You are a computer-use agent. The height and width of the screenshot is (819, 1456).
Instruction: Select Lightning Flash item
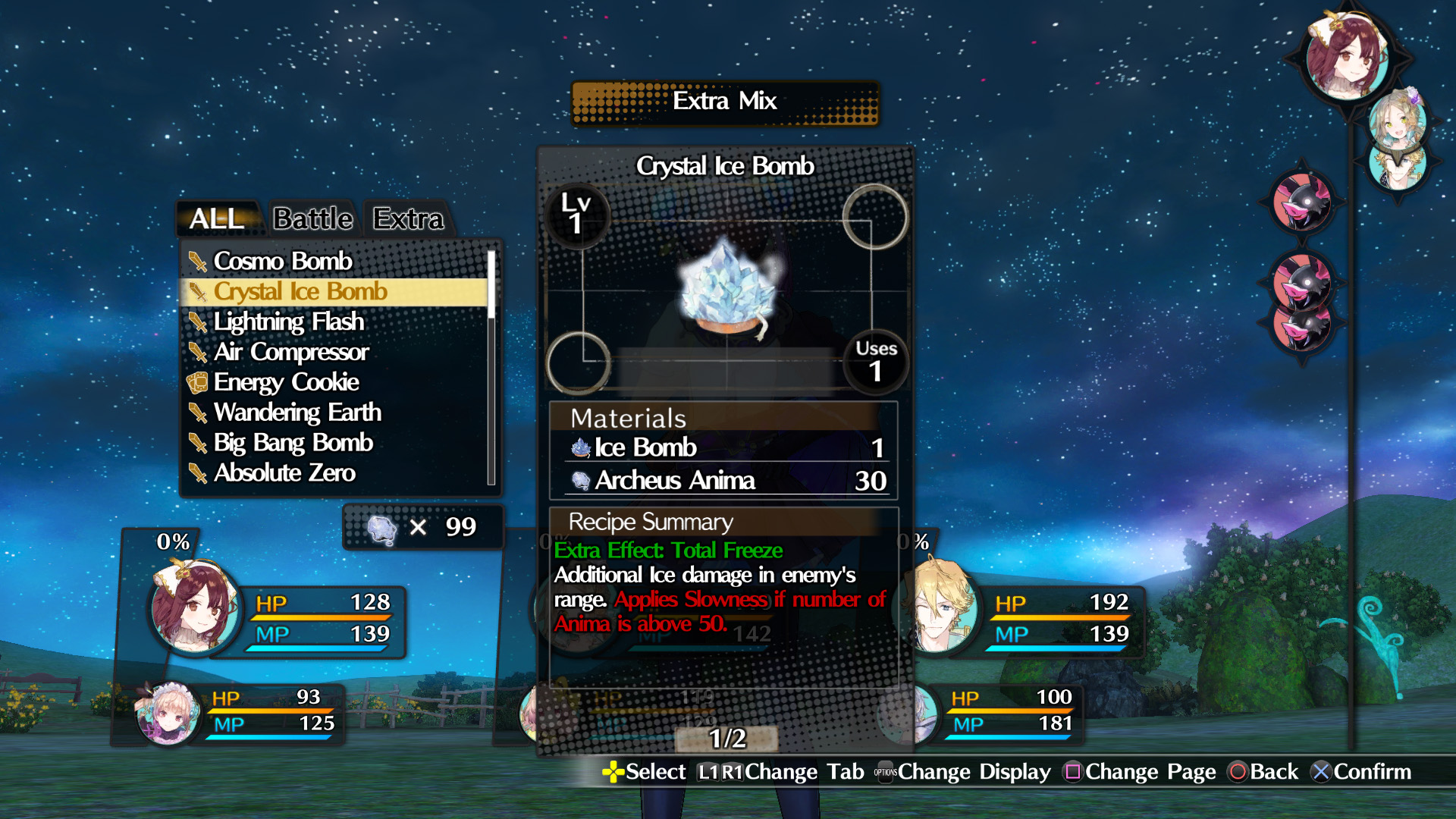pyautogui.click(x=289, y=322)
